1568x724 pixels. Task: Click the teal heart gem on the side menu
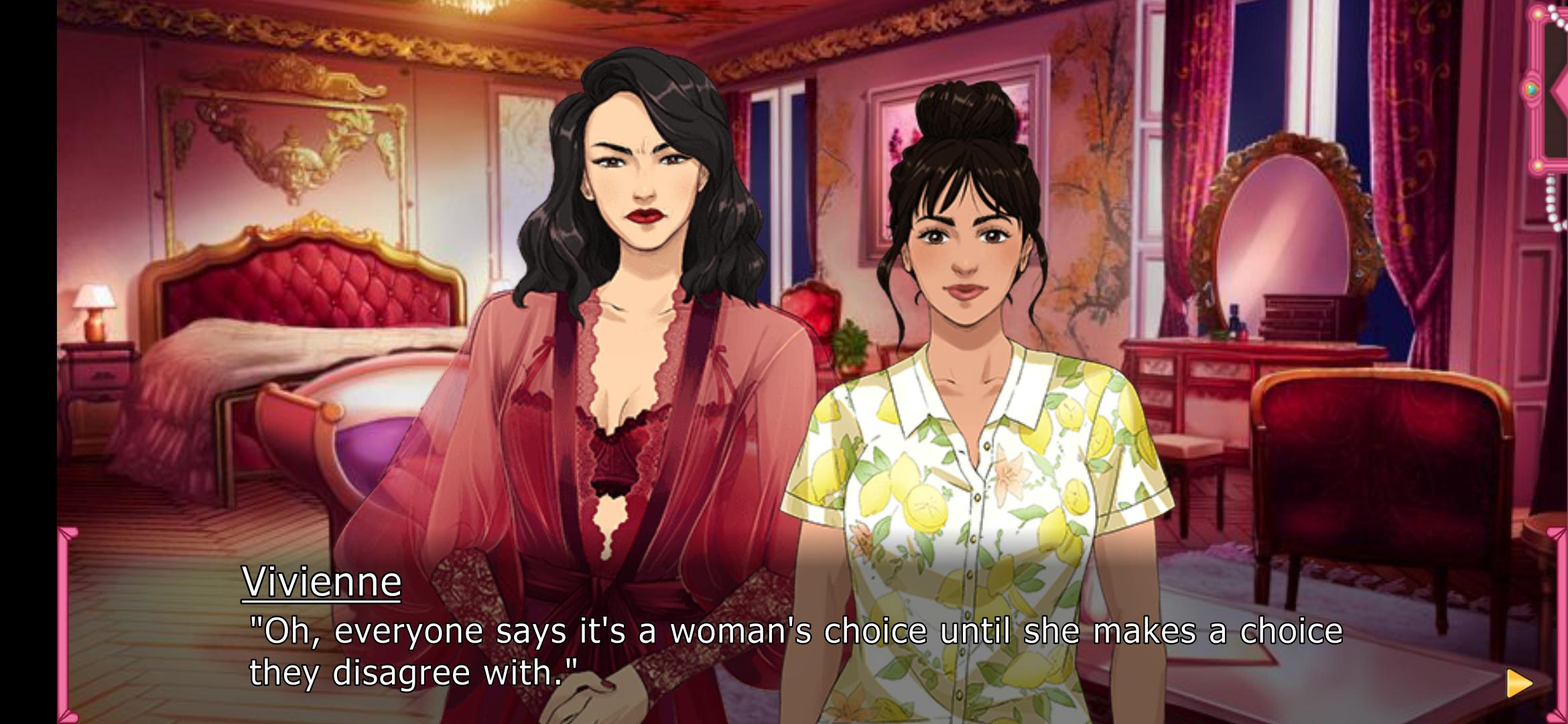pos(1530,87)
